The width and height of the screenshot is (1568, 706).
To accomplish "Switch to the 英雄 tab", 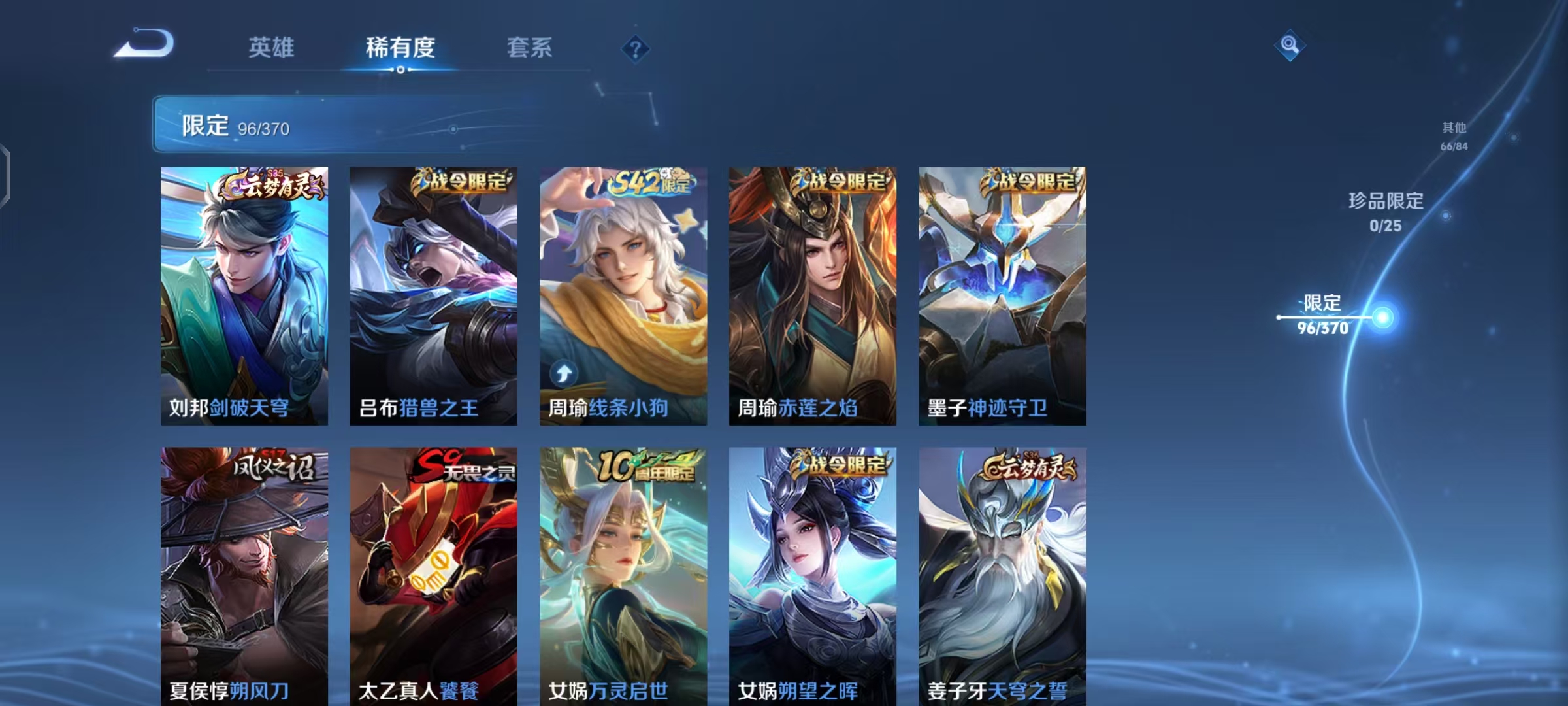I will click(x=271, y=47).
